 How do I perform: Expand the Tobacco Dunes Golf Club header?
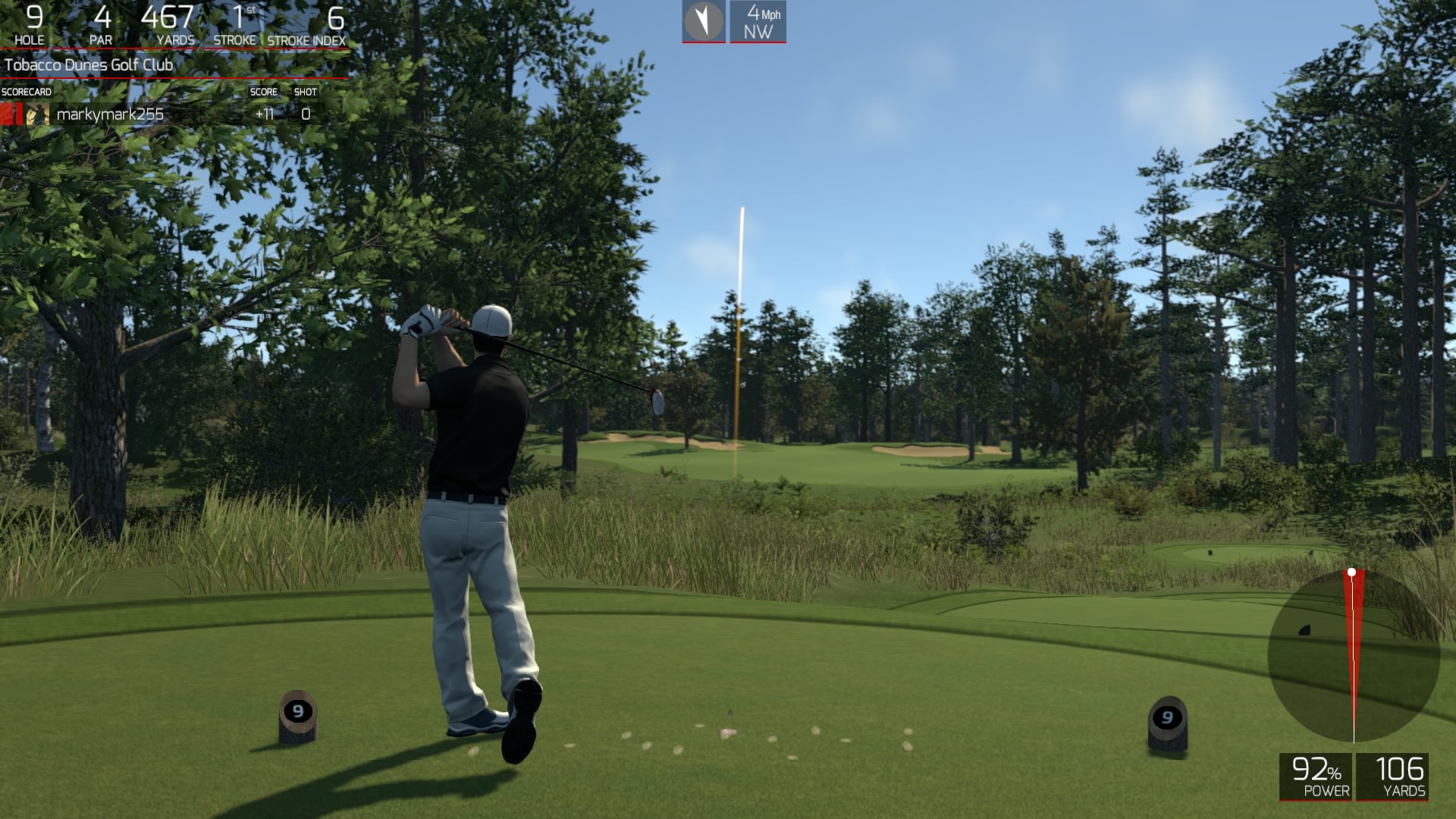point(90,65)
